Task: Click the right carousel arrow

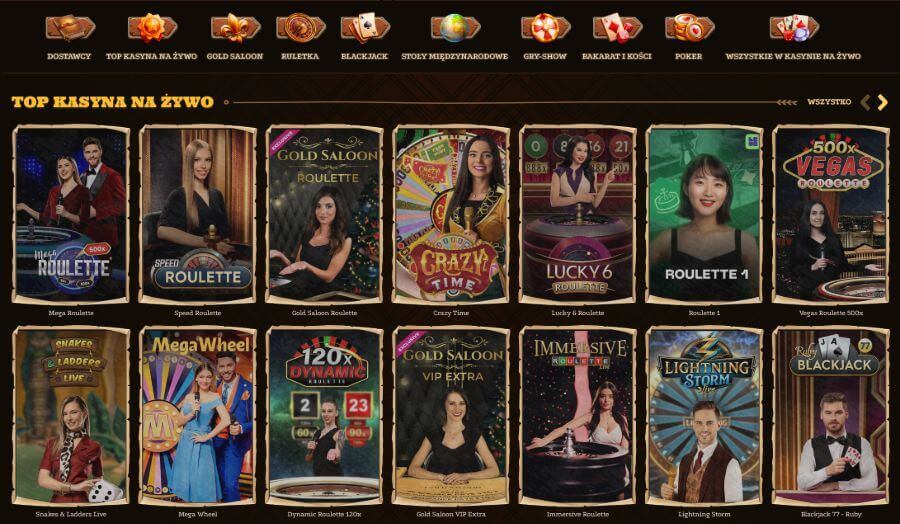Action: coord(882,102)
